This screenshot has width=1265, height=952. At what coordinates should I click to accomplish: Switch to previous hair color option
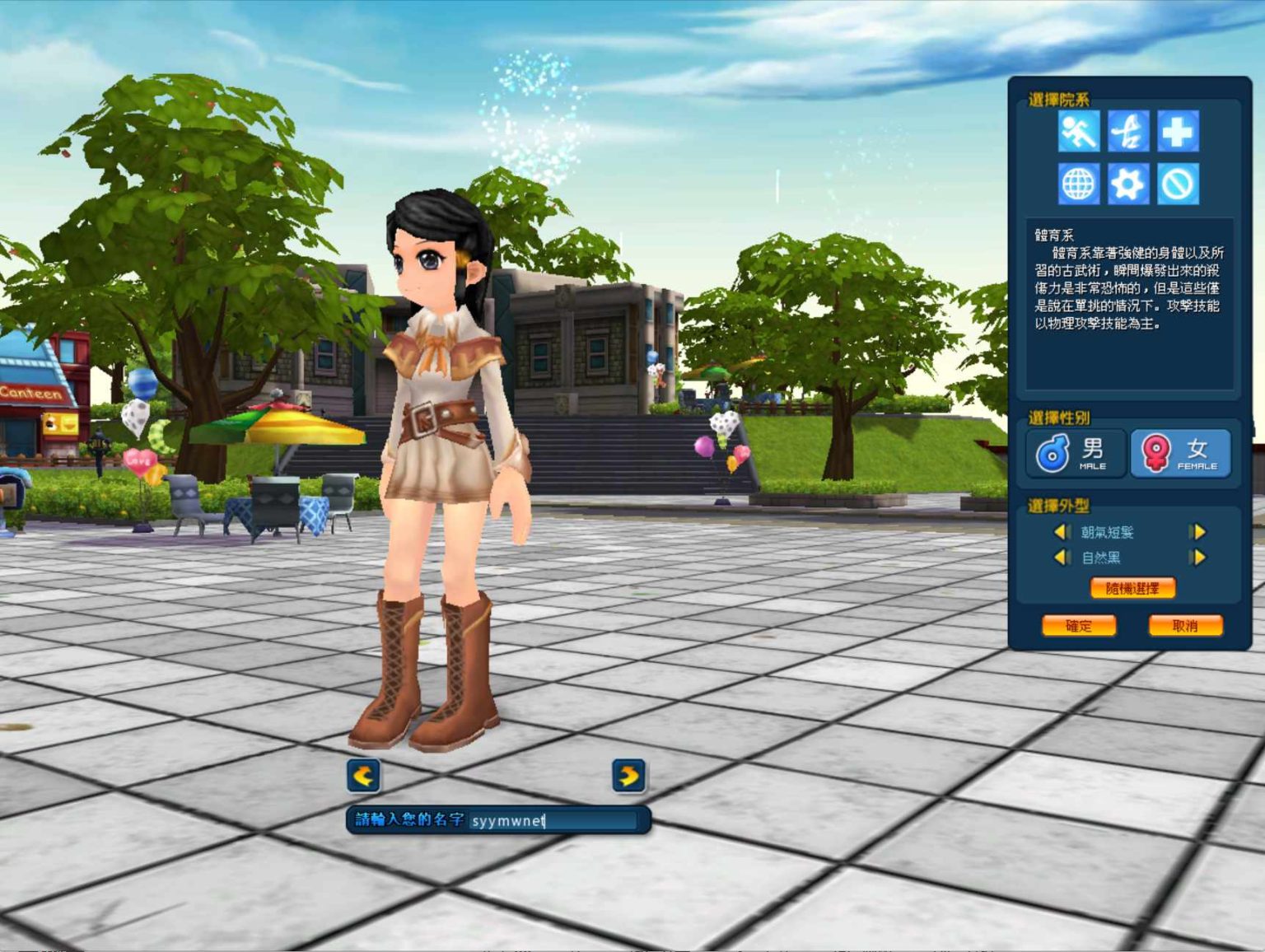[1062, 558]
